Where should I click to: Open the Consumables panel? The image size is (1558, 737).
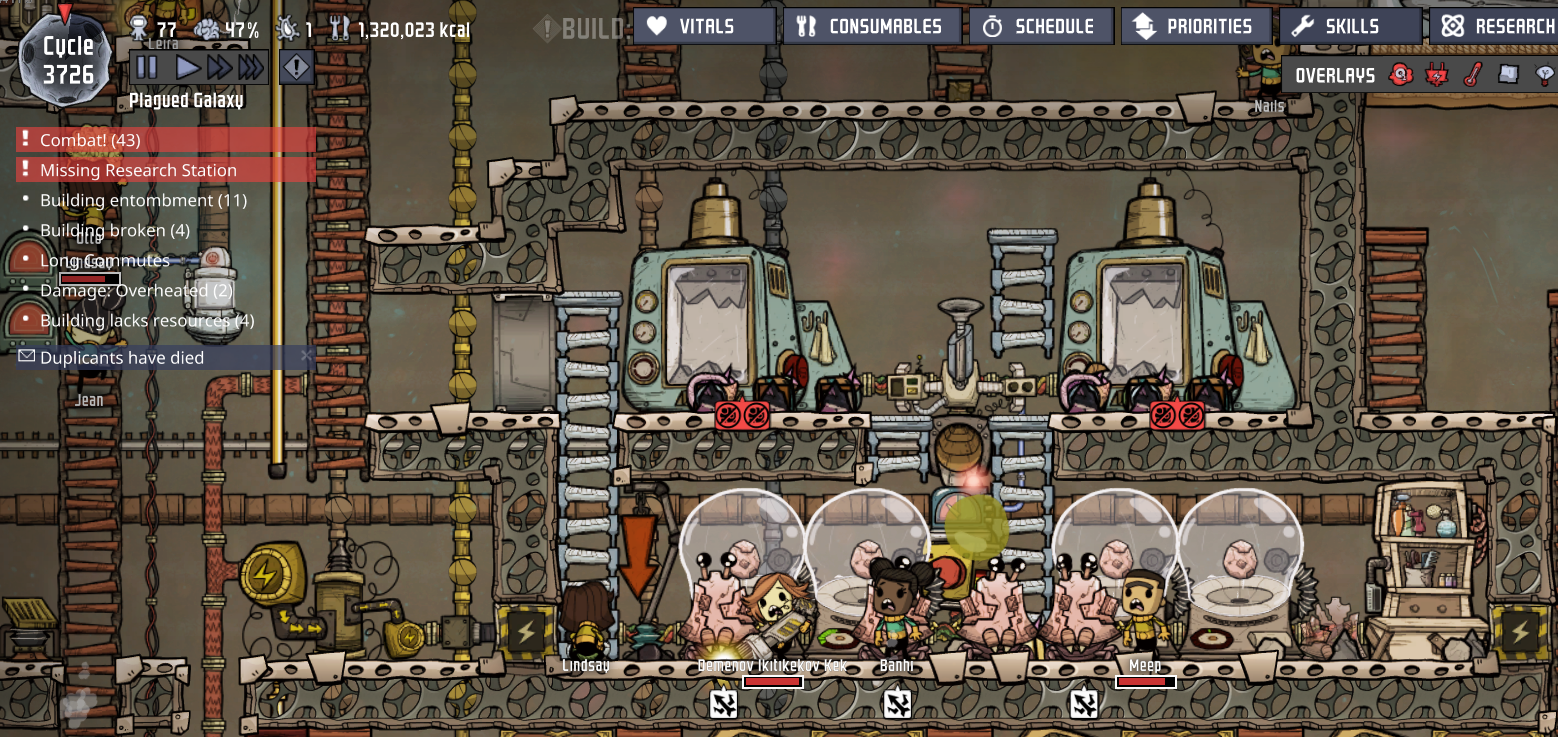click(871, 26)
